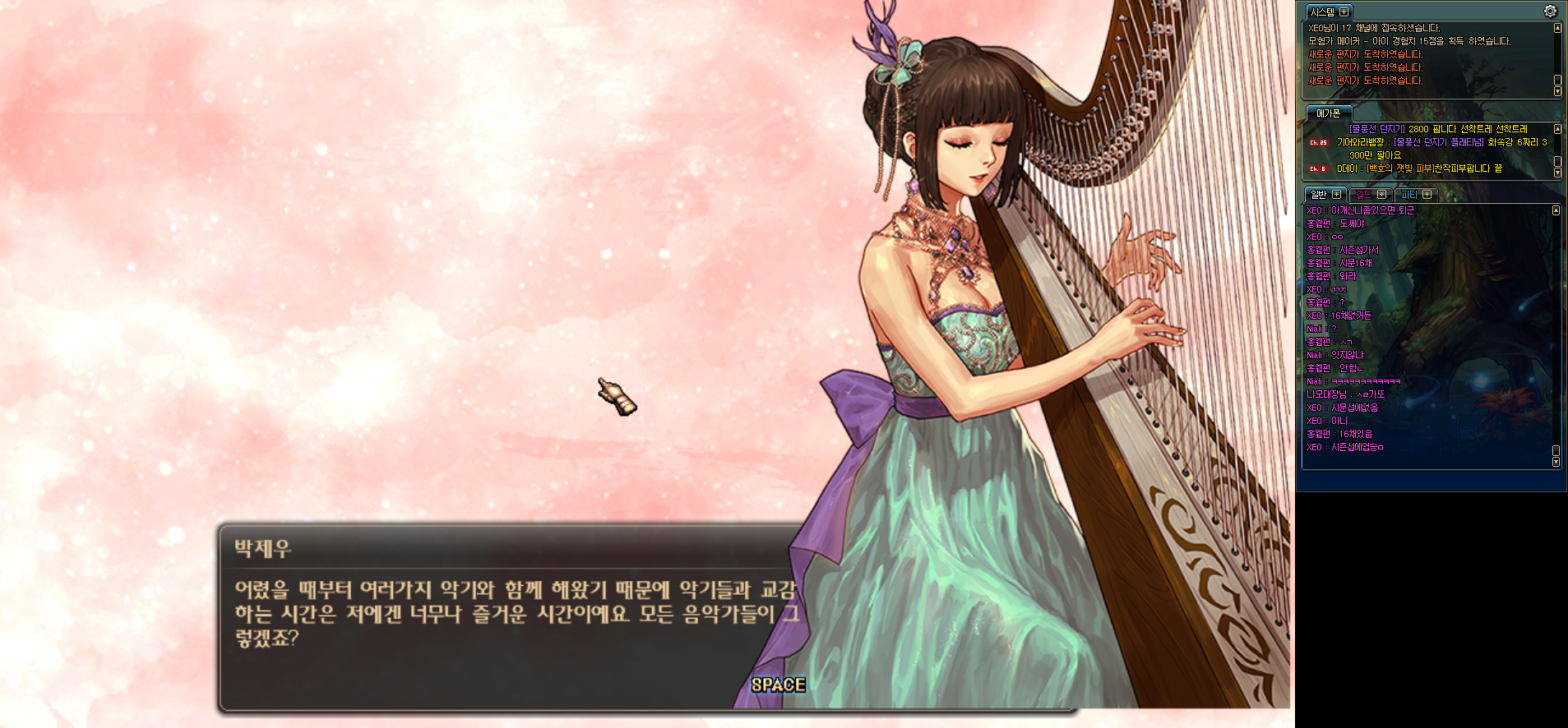Click the system log scroll-up arrow
Image resolution: width=1568 pixels, height=728 pixels.
click(x=1557, y=28)
